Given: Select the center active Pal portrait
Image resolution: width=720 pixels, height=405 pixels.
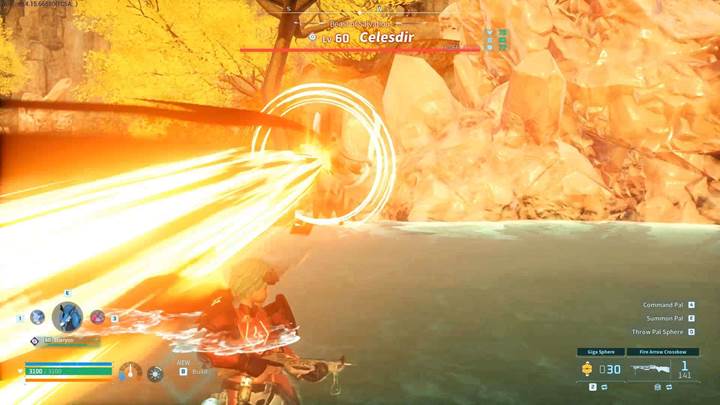Looking at the screenshot, I should [67, 317].
